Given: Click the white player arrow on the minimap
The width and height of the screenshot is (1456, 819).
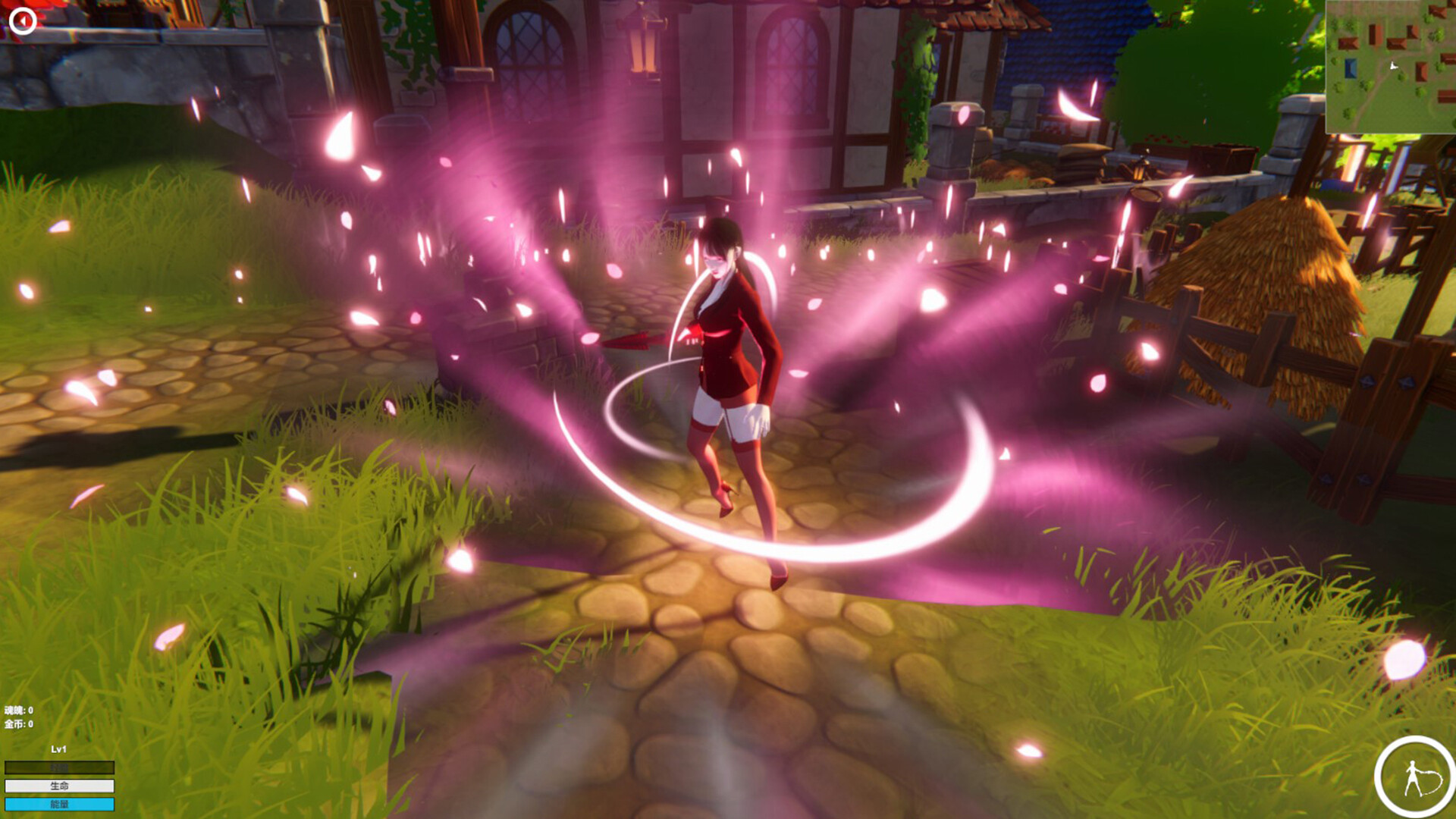Looking at the screenshot, I should [x=1393, y=66].
